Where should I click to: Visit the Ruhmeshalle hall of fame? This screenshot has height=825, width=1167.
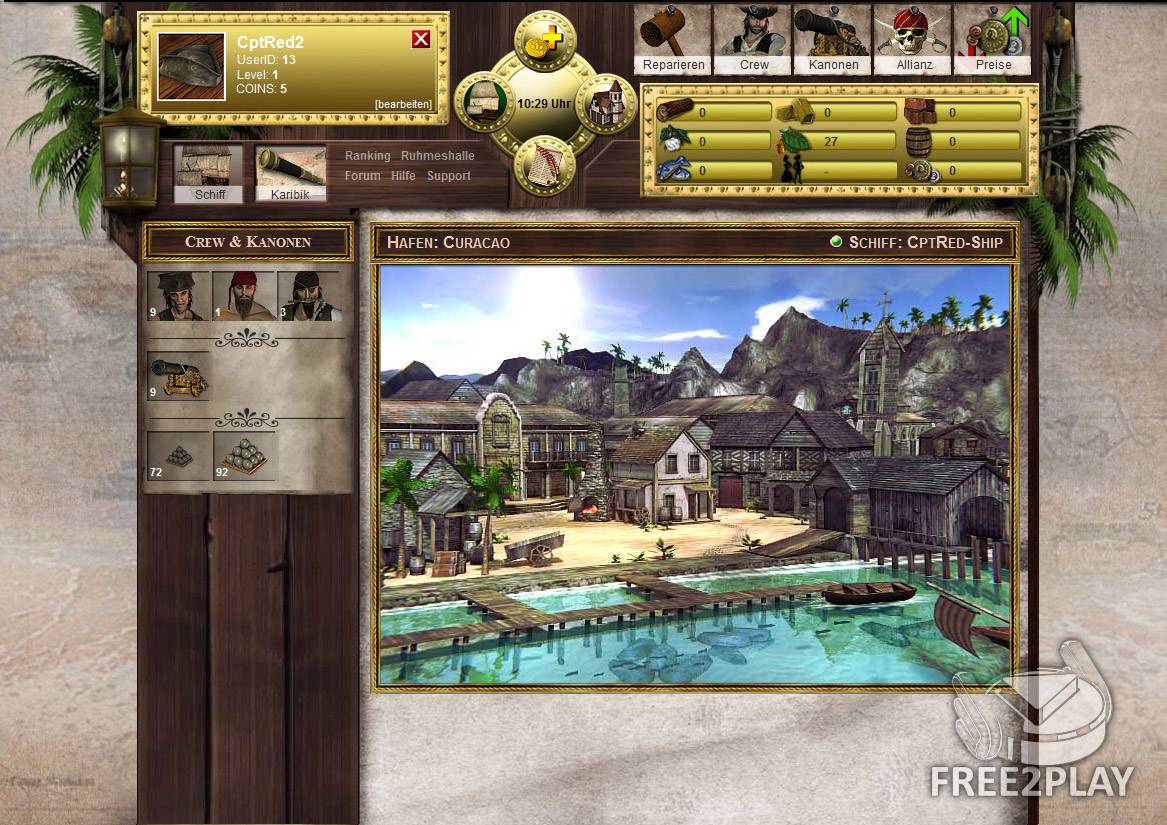point(437,156)
